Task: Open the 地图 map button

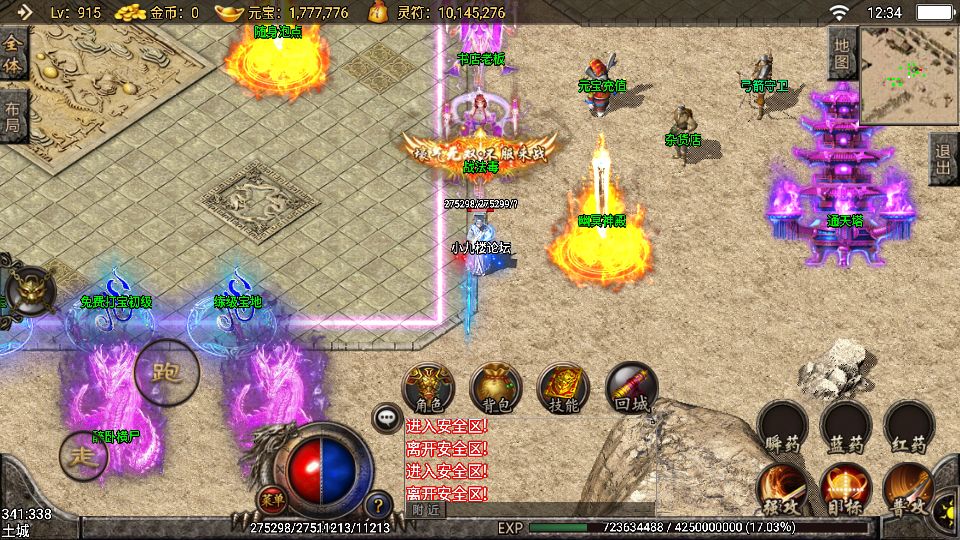Action: [841, 52]
